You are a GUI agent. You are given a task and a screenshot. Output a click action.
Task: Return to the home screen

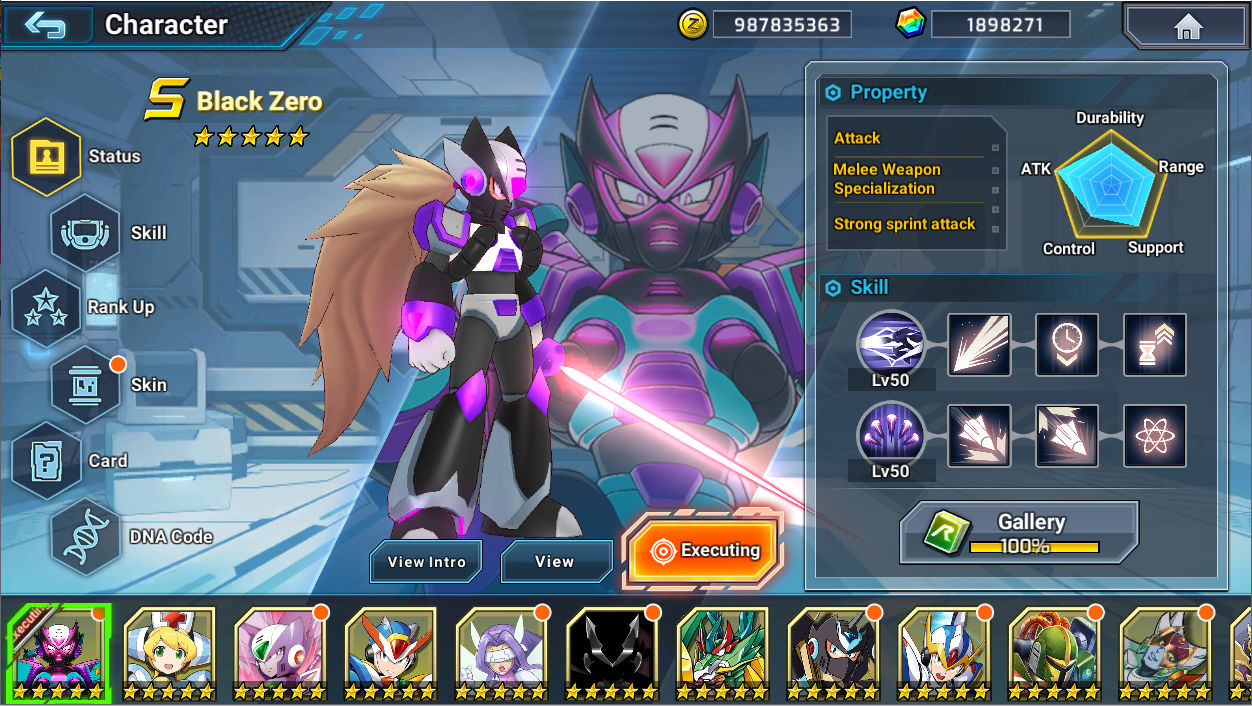click(x=1187, y=26)
